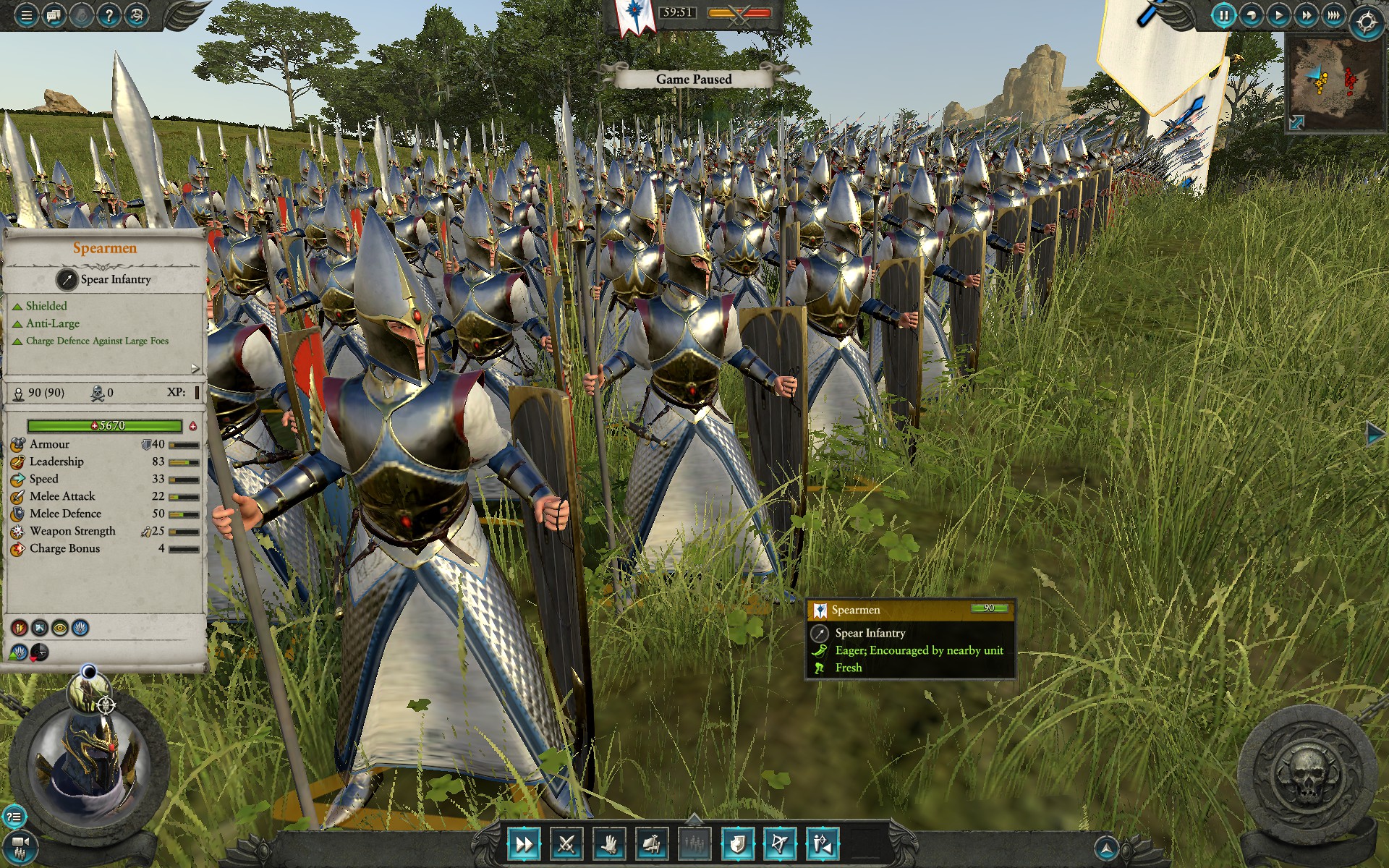Viewport: 1389px width, 868px height.
Task: Toggle melee mode crossed swords button
Action: point(566,843)
